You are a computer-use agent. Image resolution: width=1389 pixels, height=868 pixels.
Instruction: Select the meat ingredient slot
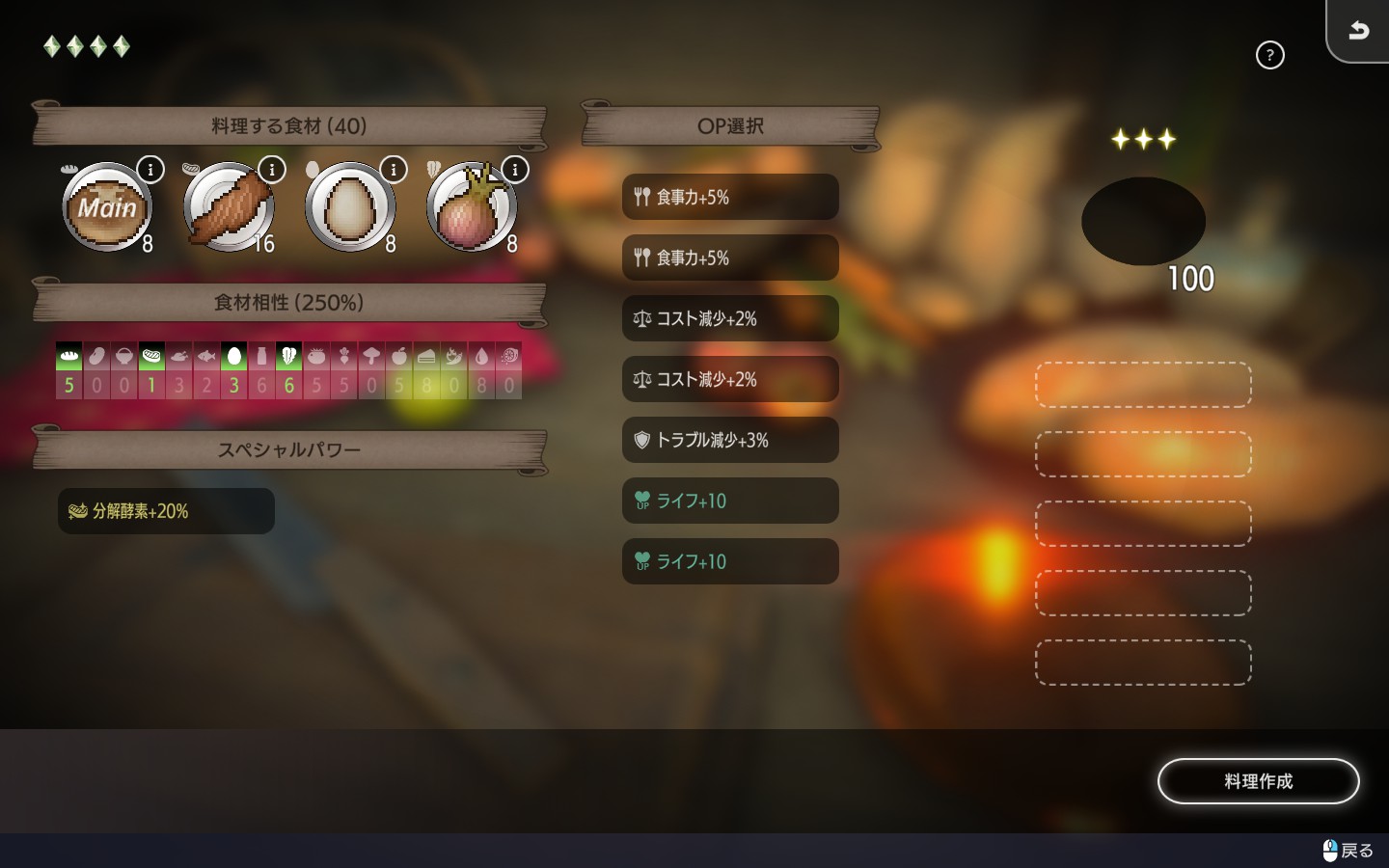tap(229, 207)
